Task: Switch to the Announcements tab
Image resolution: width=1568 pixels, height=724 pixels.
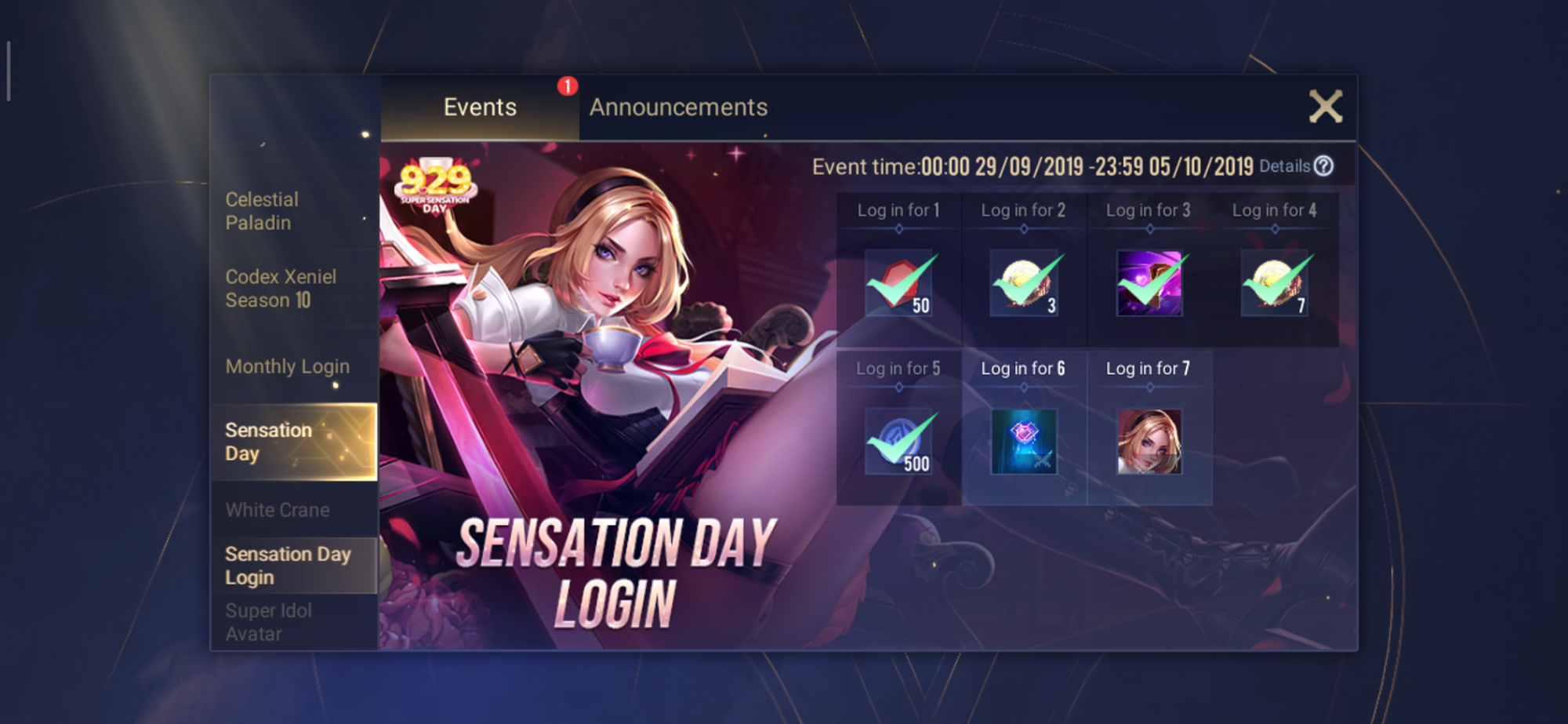Action: pyautogui.click(x=678, y=107)
